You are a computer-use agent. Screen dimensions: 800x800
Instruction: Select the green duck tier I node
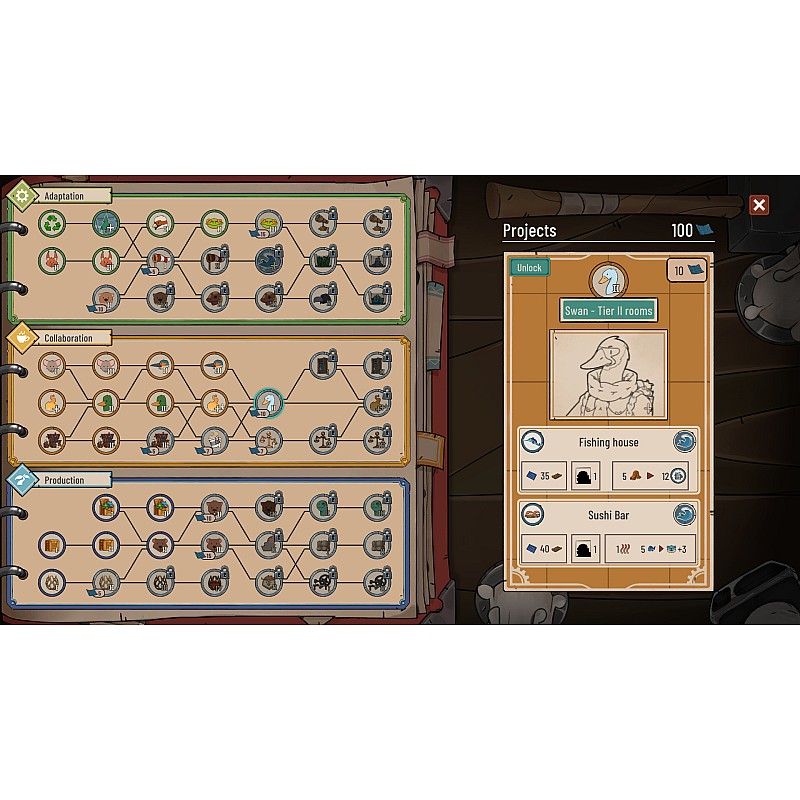pos(106,403)
